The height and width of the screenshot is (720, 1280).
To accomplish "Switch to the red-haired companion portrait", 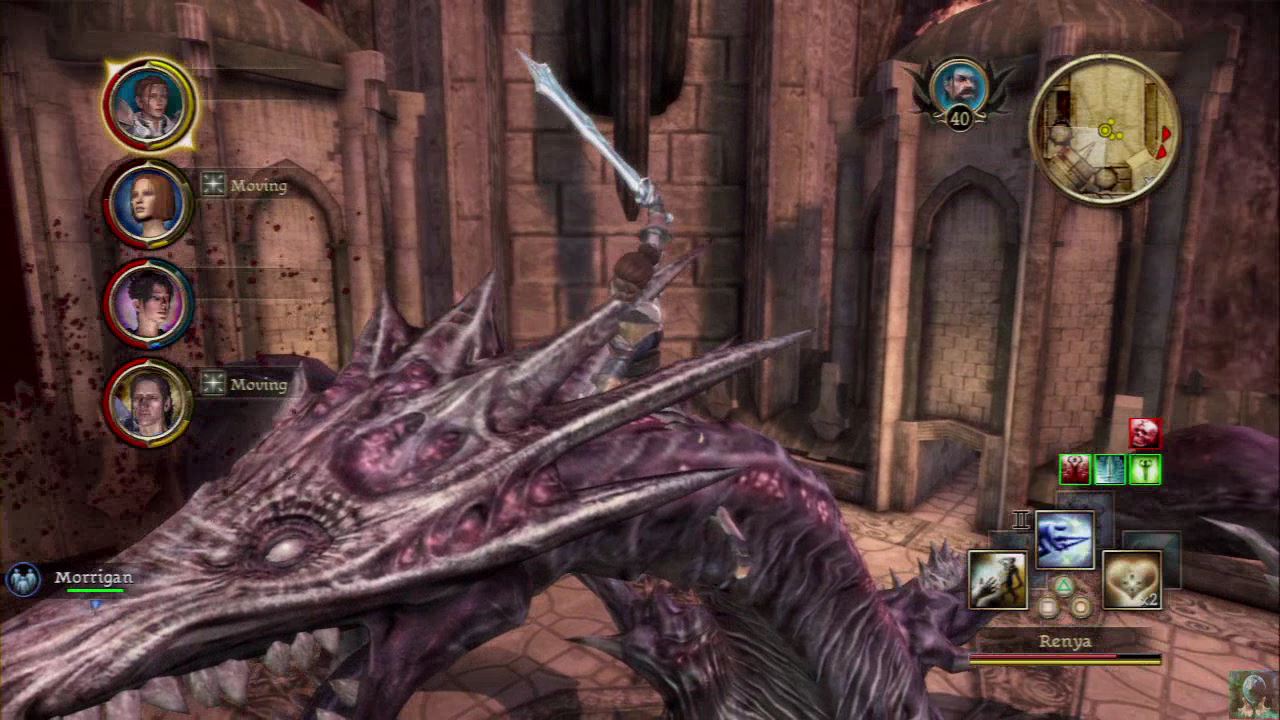I will pyautogui.click(x=148, y=204).
